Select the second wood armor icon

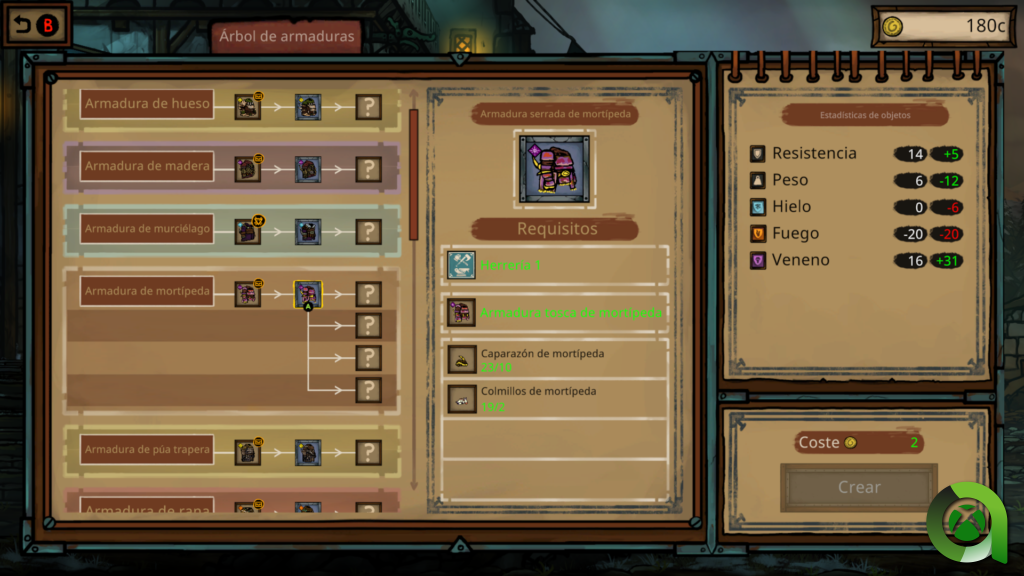click(308, 169)
